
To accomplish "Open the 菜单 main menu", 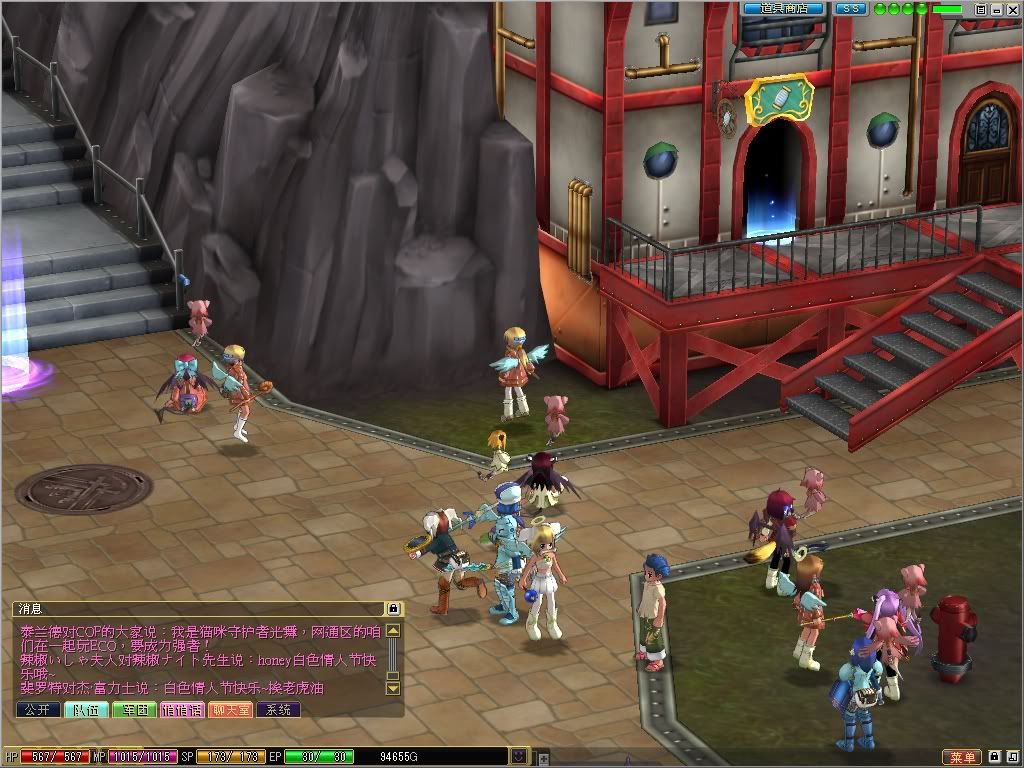I will pos(961,757).
